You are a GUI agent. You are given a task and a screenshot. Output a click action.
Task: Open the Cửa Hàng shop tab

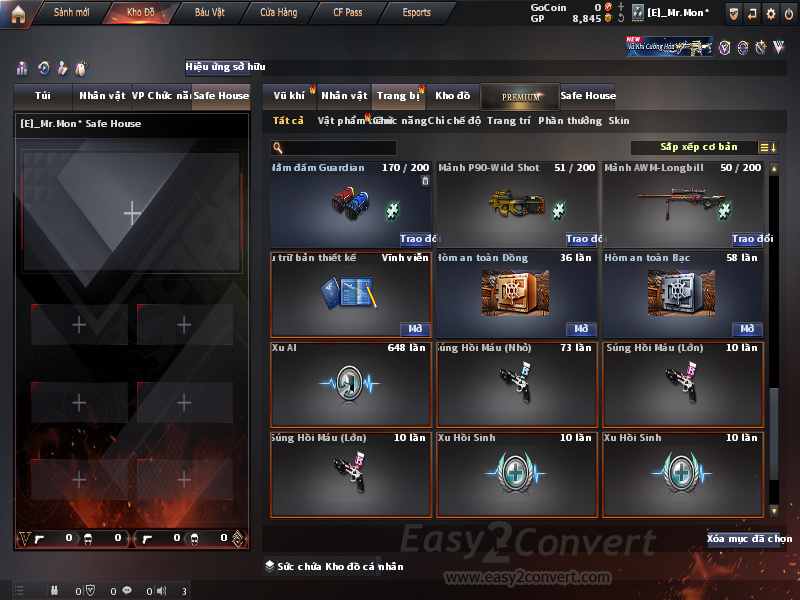coord(278,13)
